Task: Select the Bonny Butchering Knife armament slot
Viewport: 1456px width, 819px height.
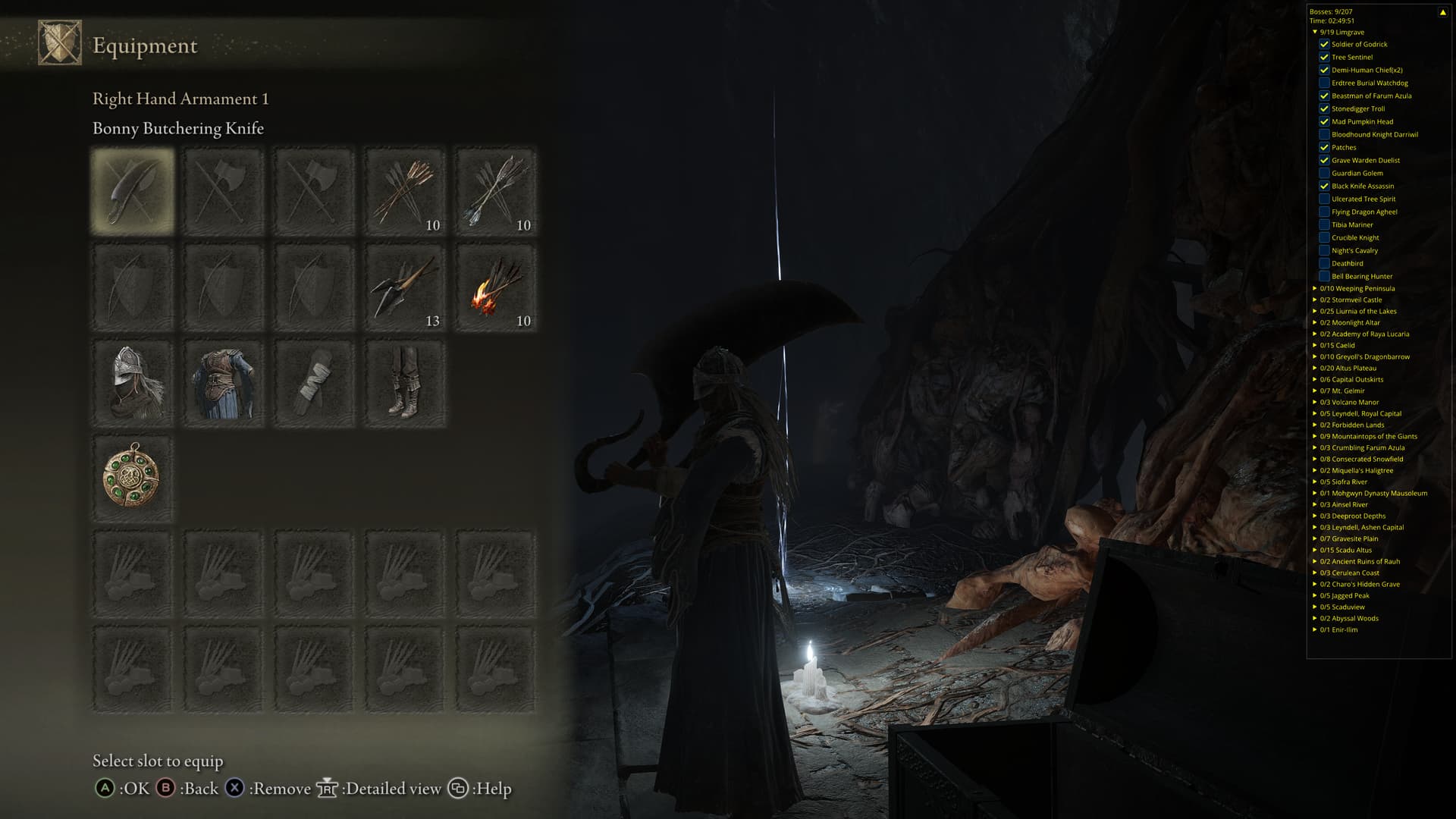Action: tap(133, 190)
